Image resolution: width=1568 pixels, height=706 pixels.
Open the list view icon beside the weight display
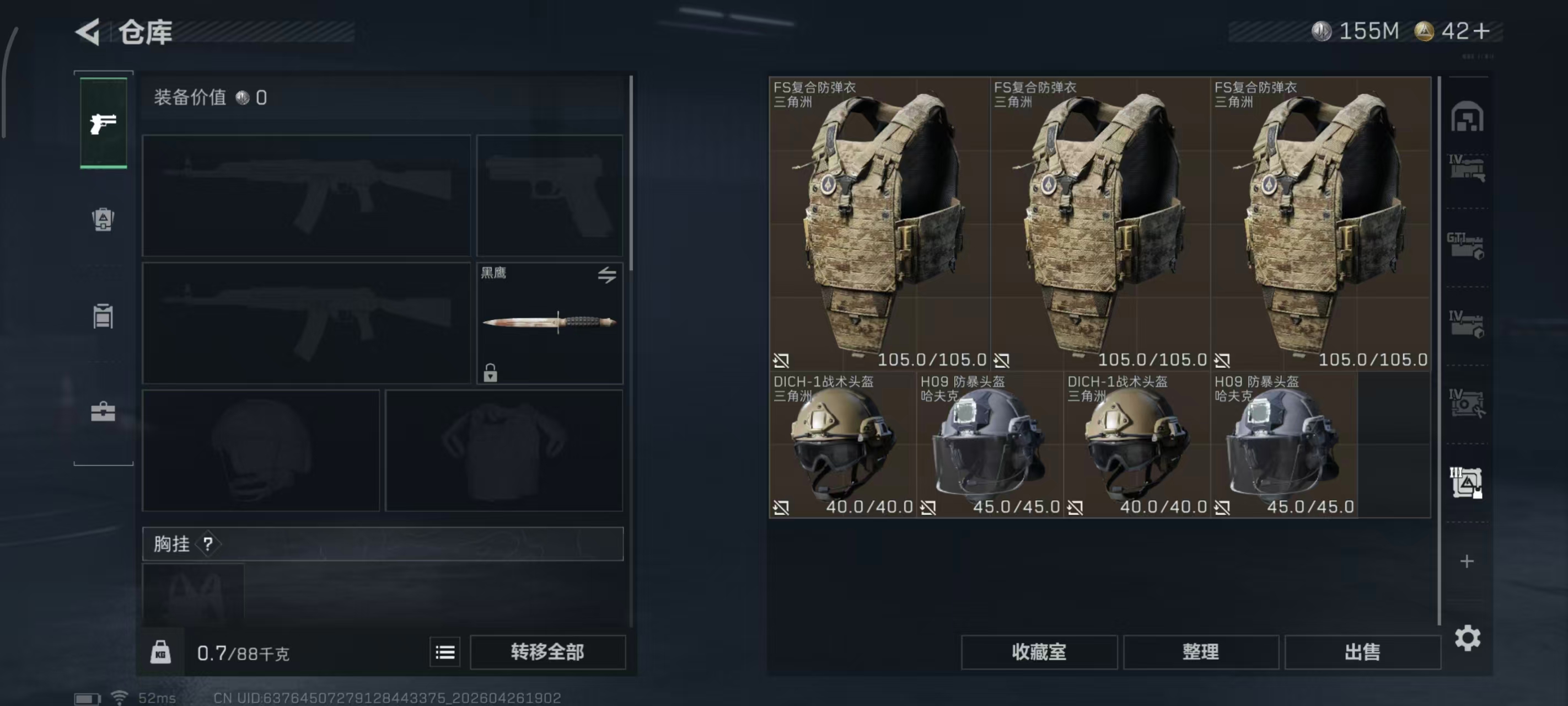pos(445,652)
